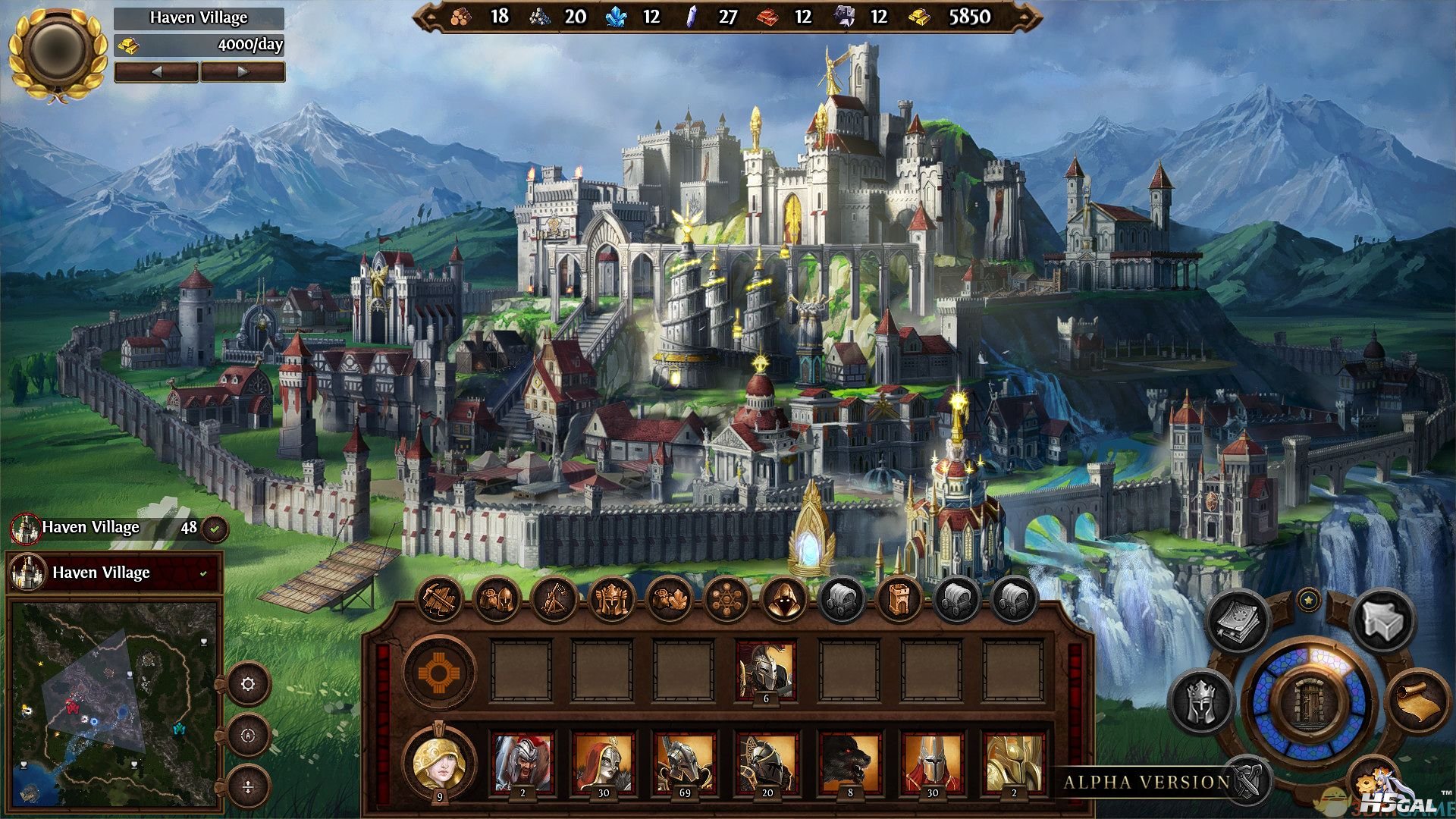Switch to the next town with right arrow
Screen dimensions: 1456x819
coord(243,72)
